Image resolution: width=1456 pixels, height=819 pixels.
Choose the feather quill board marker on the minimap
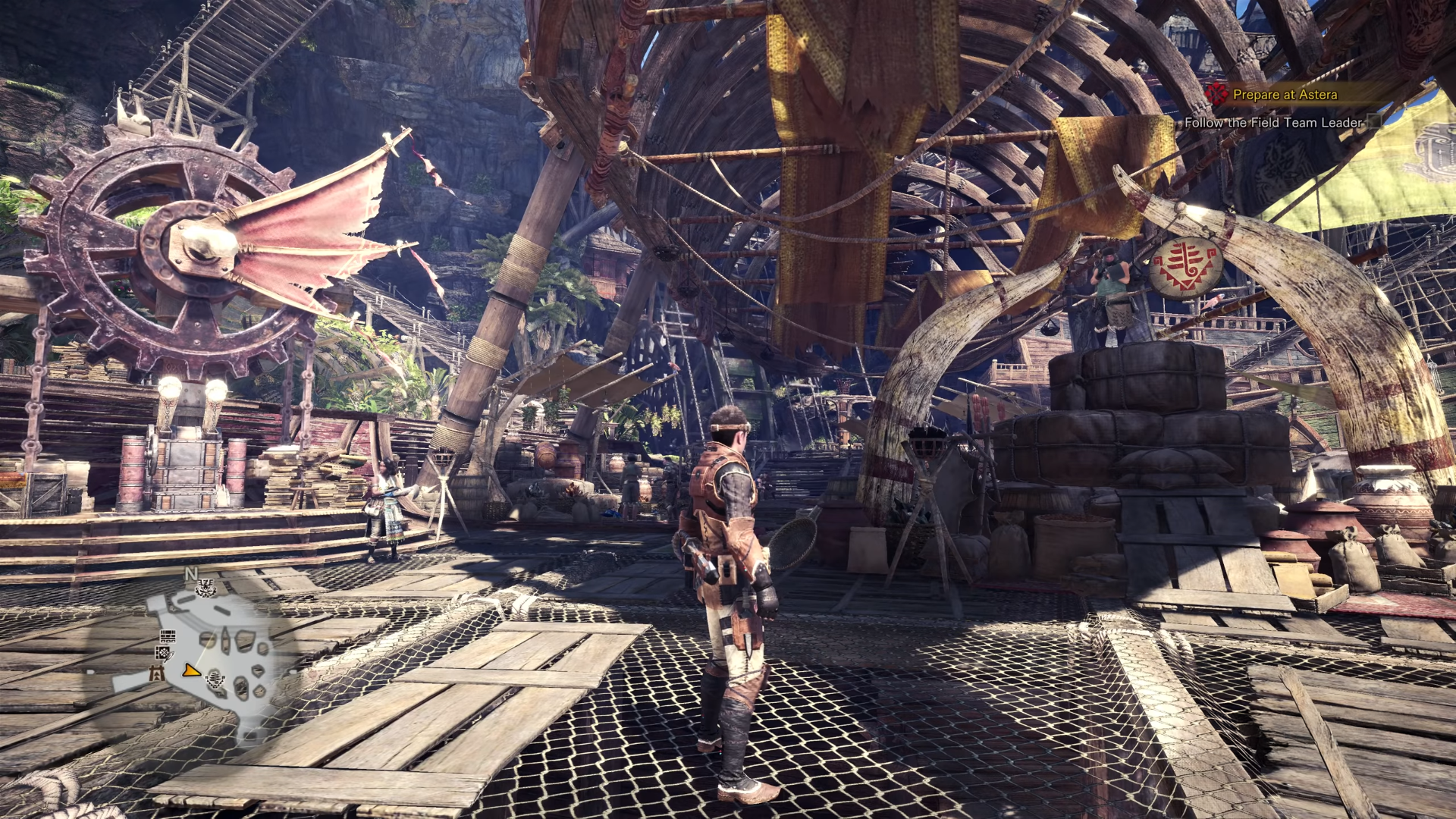(x=164, y=653)
